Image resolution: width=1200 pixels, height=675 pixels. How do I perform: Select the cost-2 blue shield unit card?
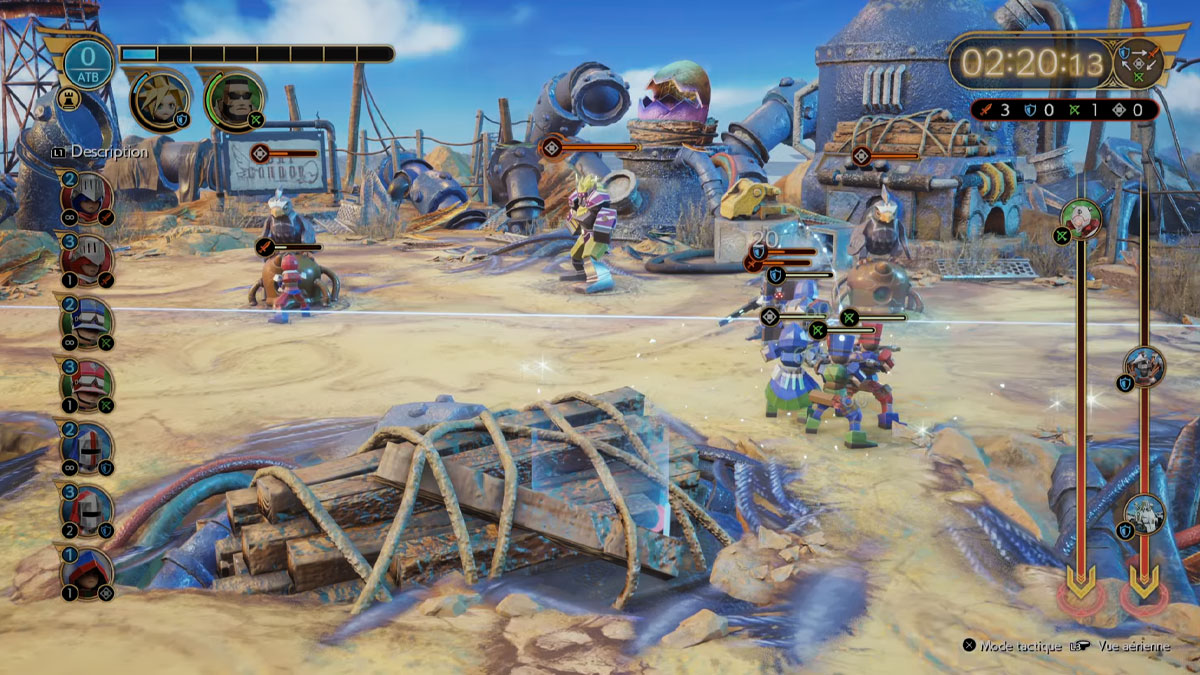tap(88, 447)
